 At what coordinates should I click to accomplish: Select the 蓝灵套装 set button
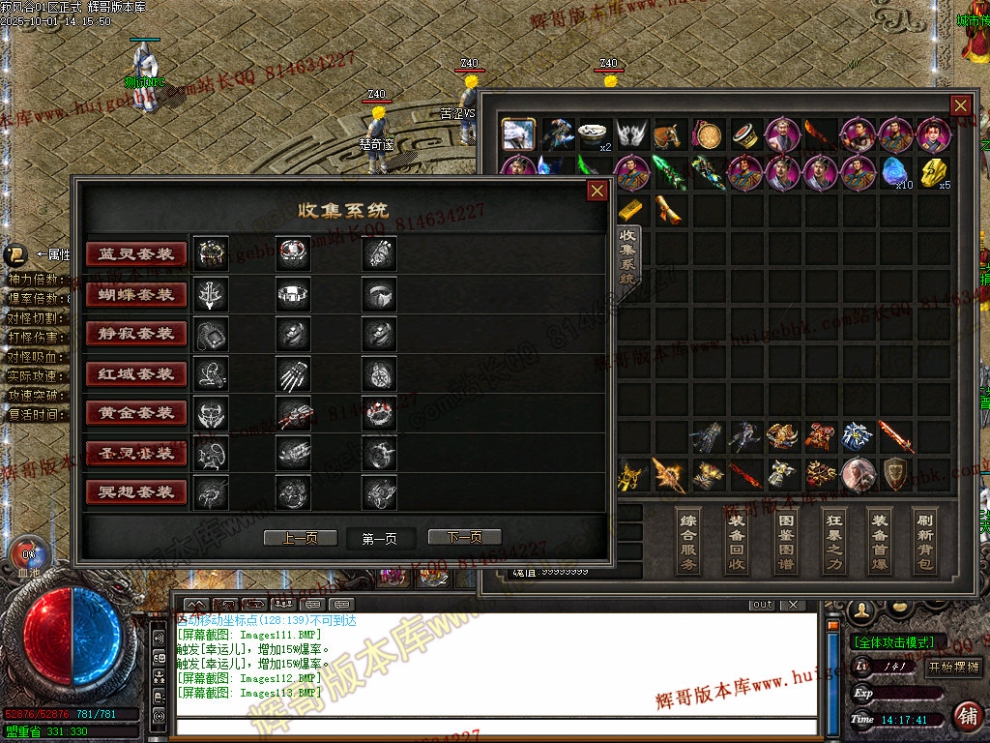pos(137,254)
